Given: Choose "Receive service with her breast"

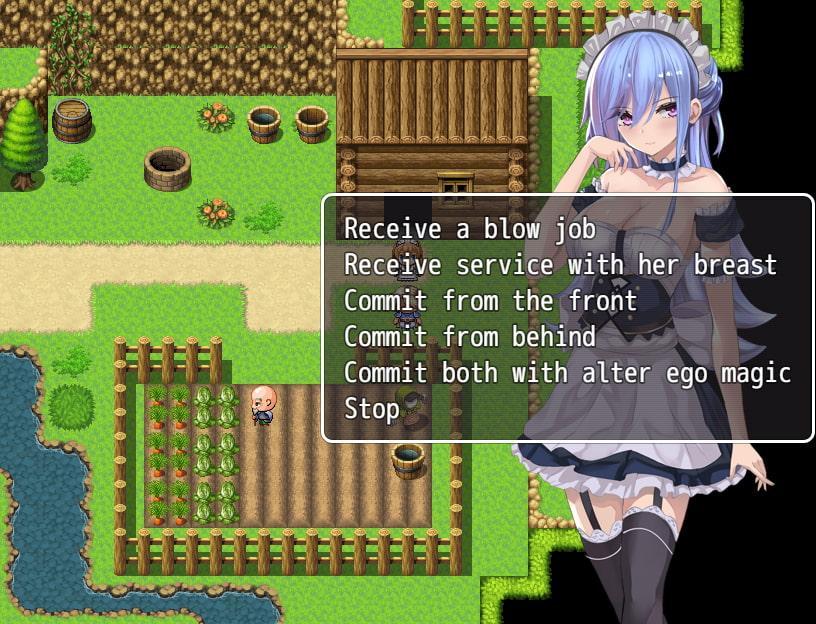Looking at the screenshot, I should click(560, 265).
